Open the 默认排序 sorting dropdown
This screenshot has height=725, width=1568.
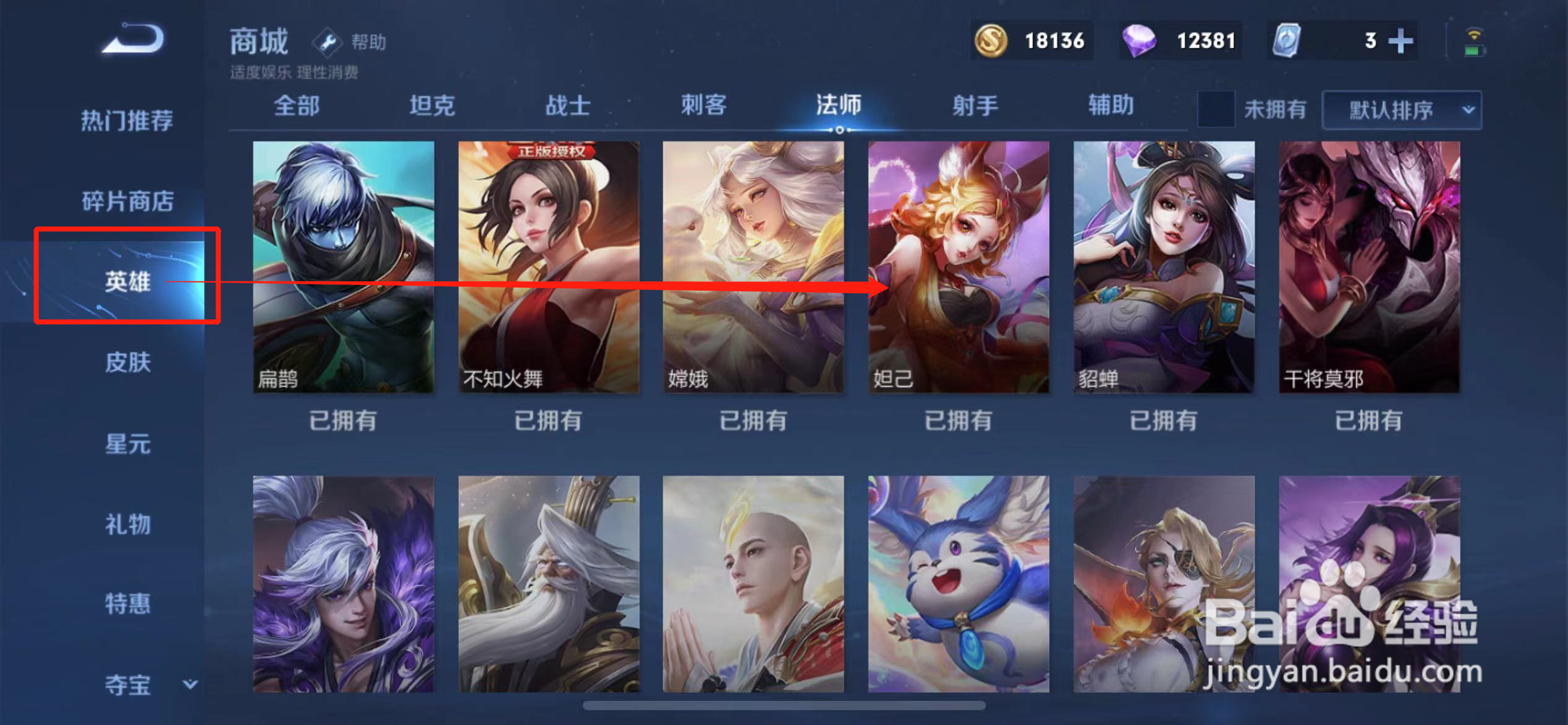pos(1392,110)
